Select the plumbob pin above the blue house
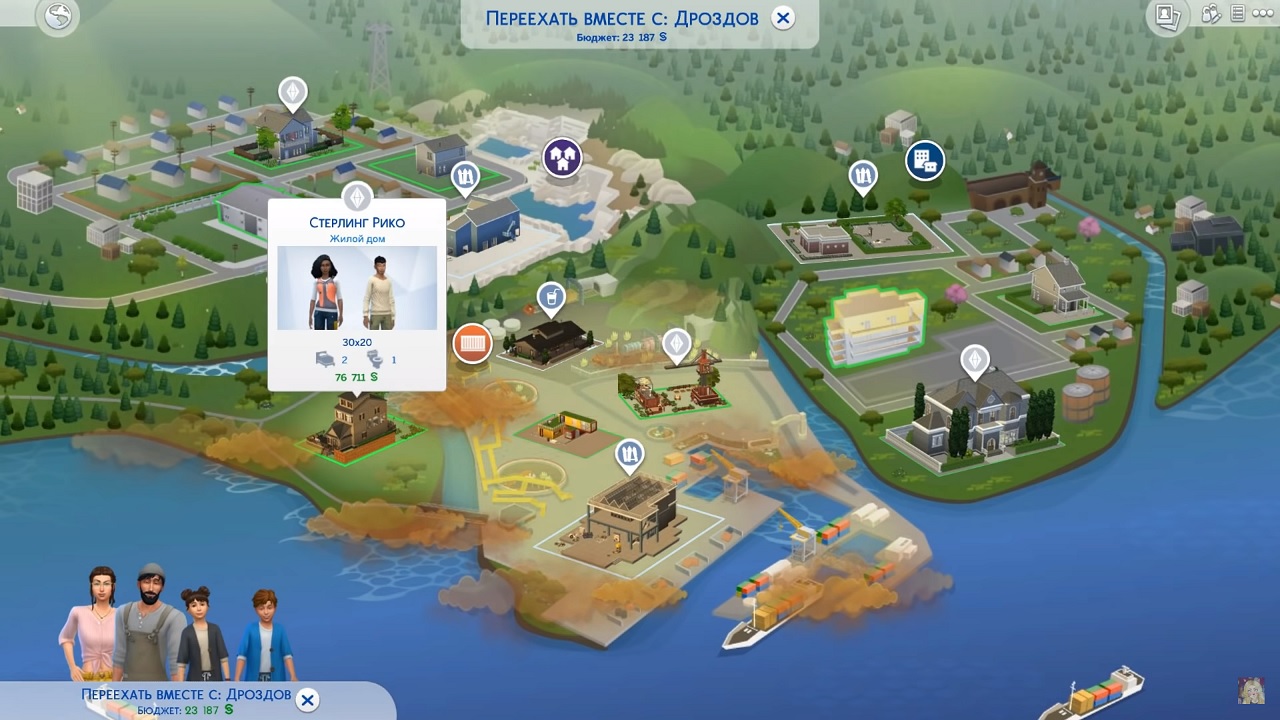Screen dimensions: 1280x720 coord(292,94)
